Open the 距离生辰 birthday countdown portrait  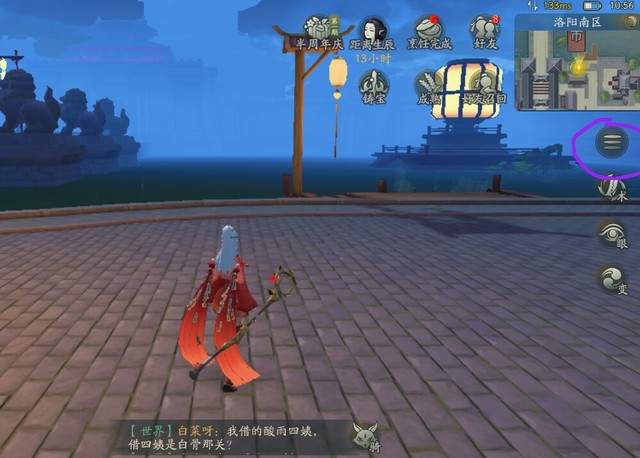point(375,30)
